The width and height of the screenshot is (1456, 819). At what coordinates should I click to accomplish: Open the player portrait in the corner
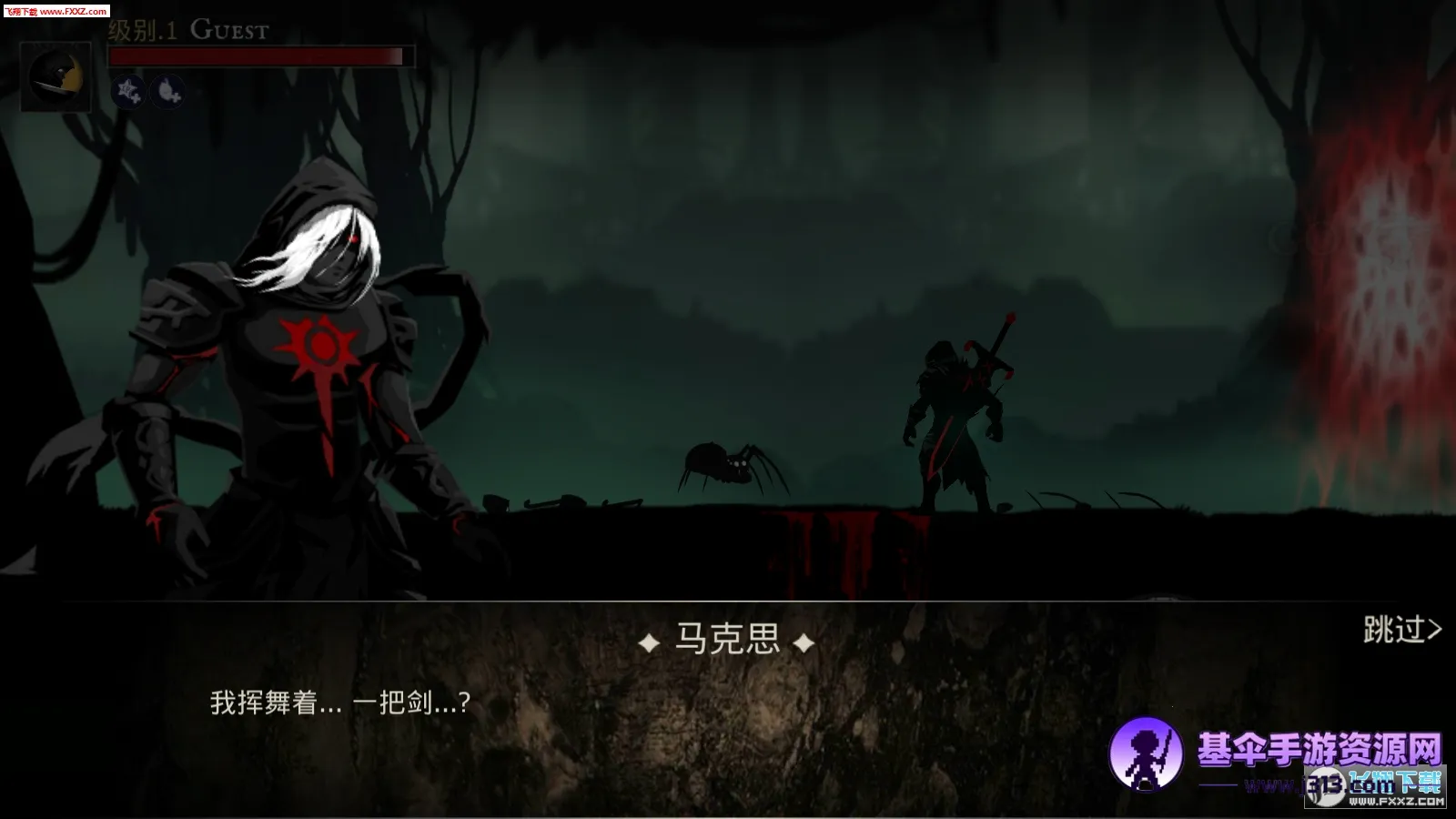[x=56, y=78]
